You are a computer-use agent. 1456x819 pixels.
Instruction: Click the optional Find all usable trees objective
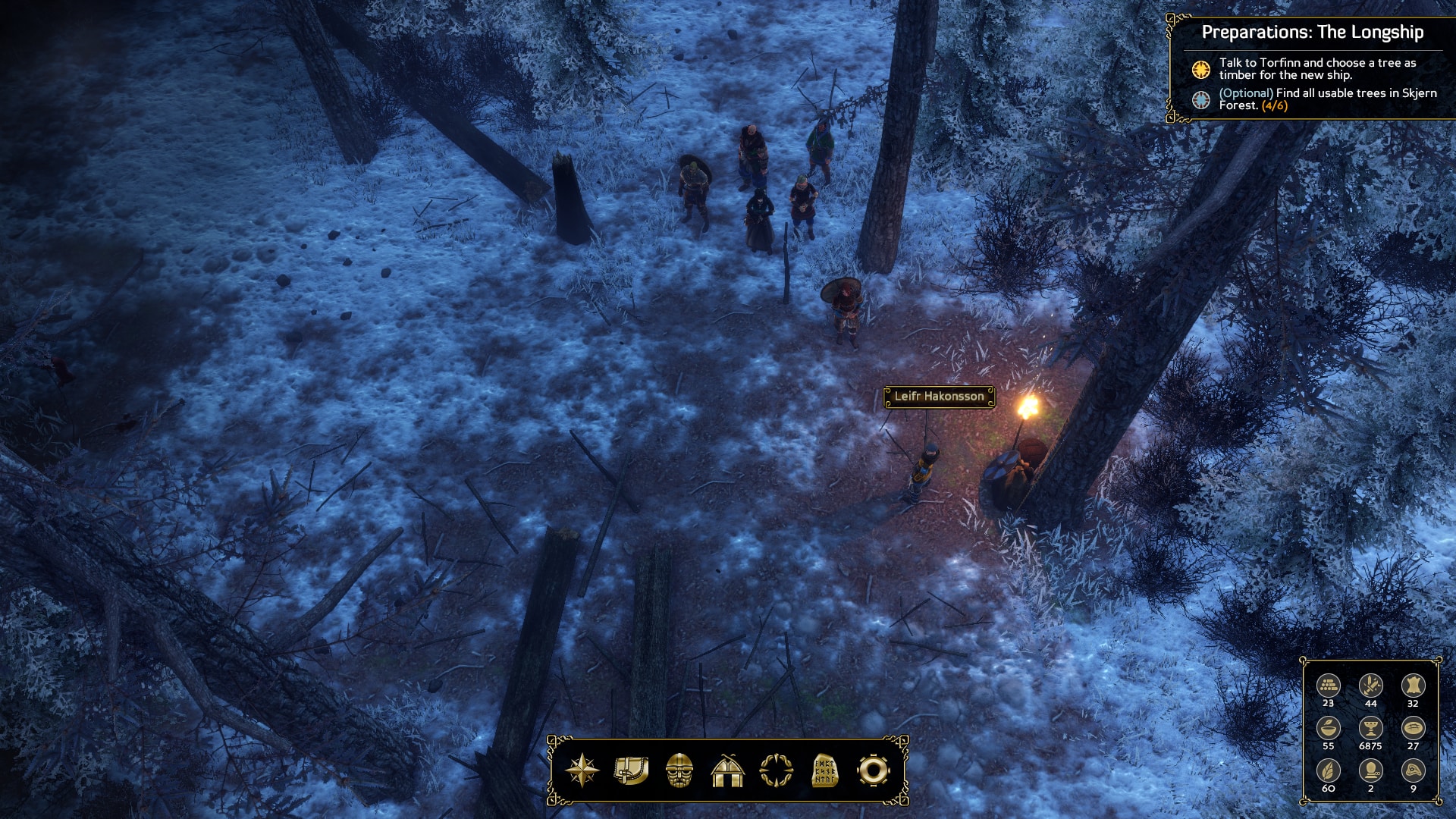1327,99
